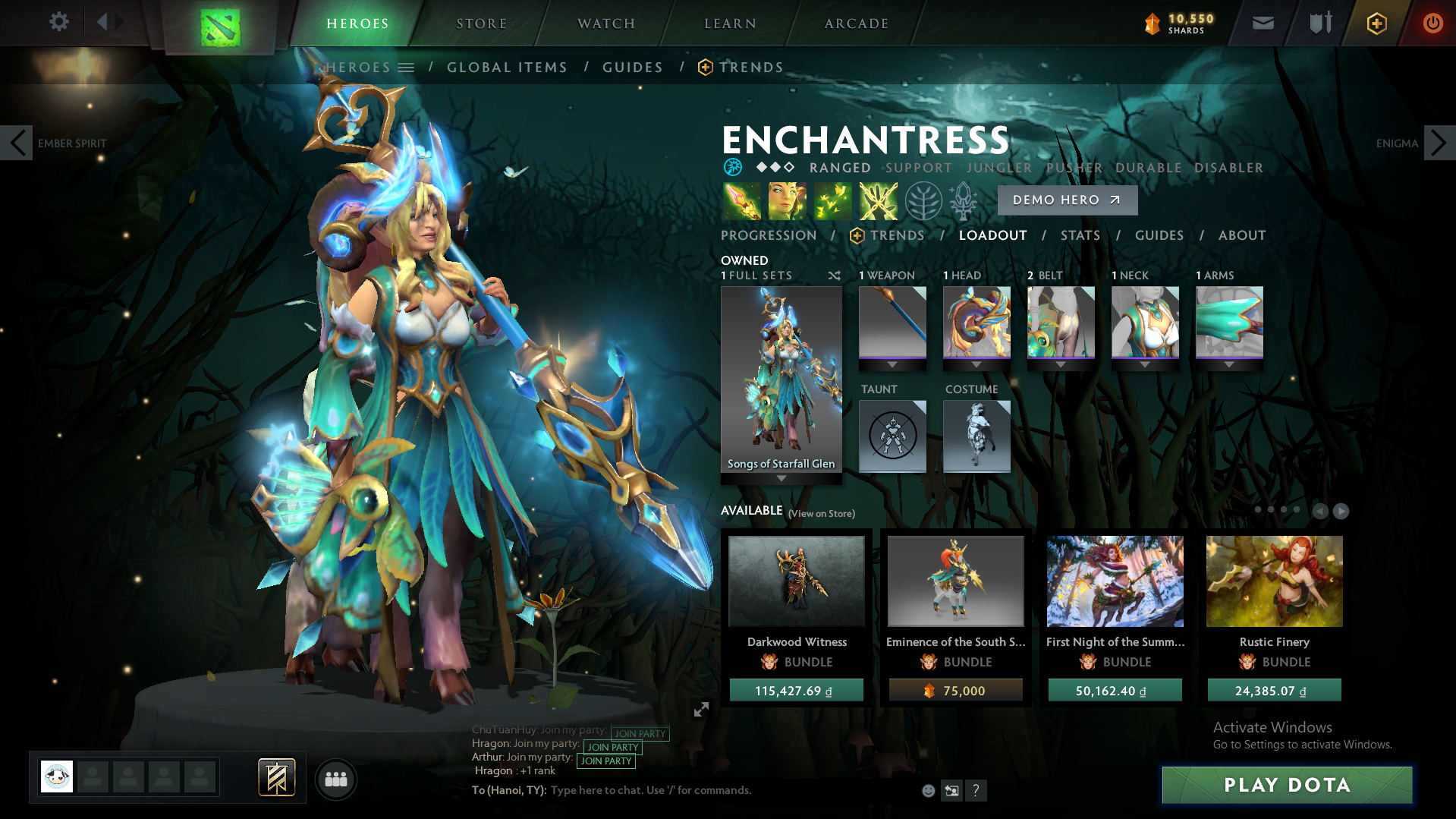1456x819 pixels.
Task: Open the settings gear icon
Action: (58, 22)
